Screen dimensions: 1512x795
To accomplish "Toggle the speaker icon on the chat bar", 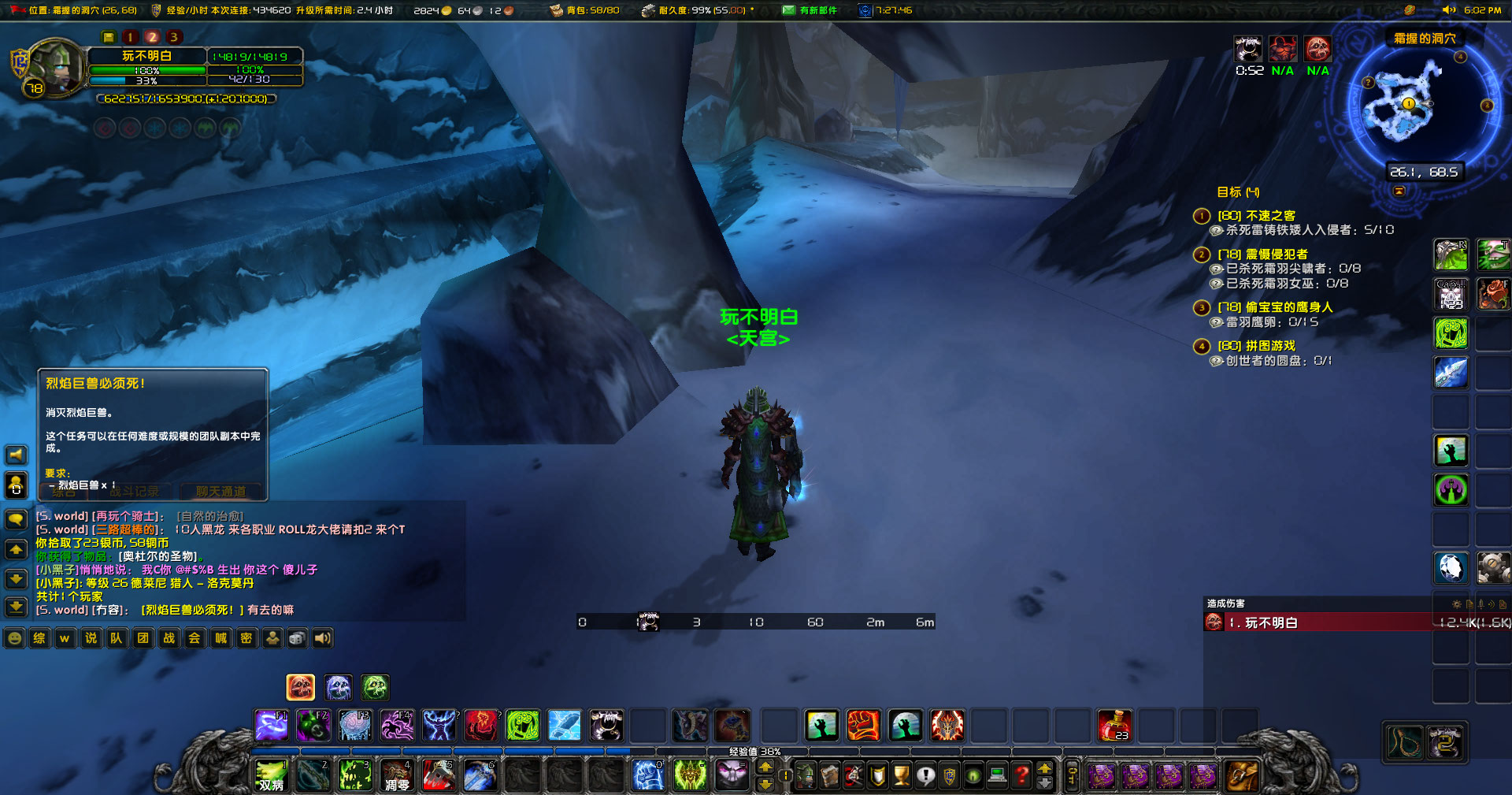I will [x=322, y=638].
